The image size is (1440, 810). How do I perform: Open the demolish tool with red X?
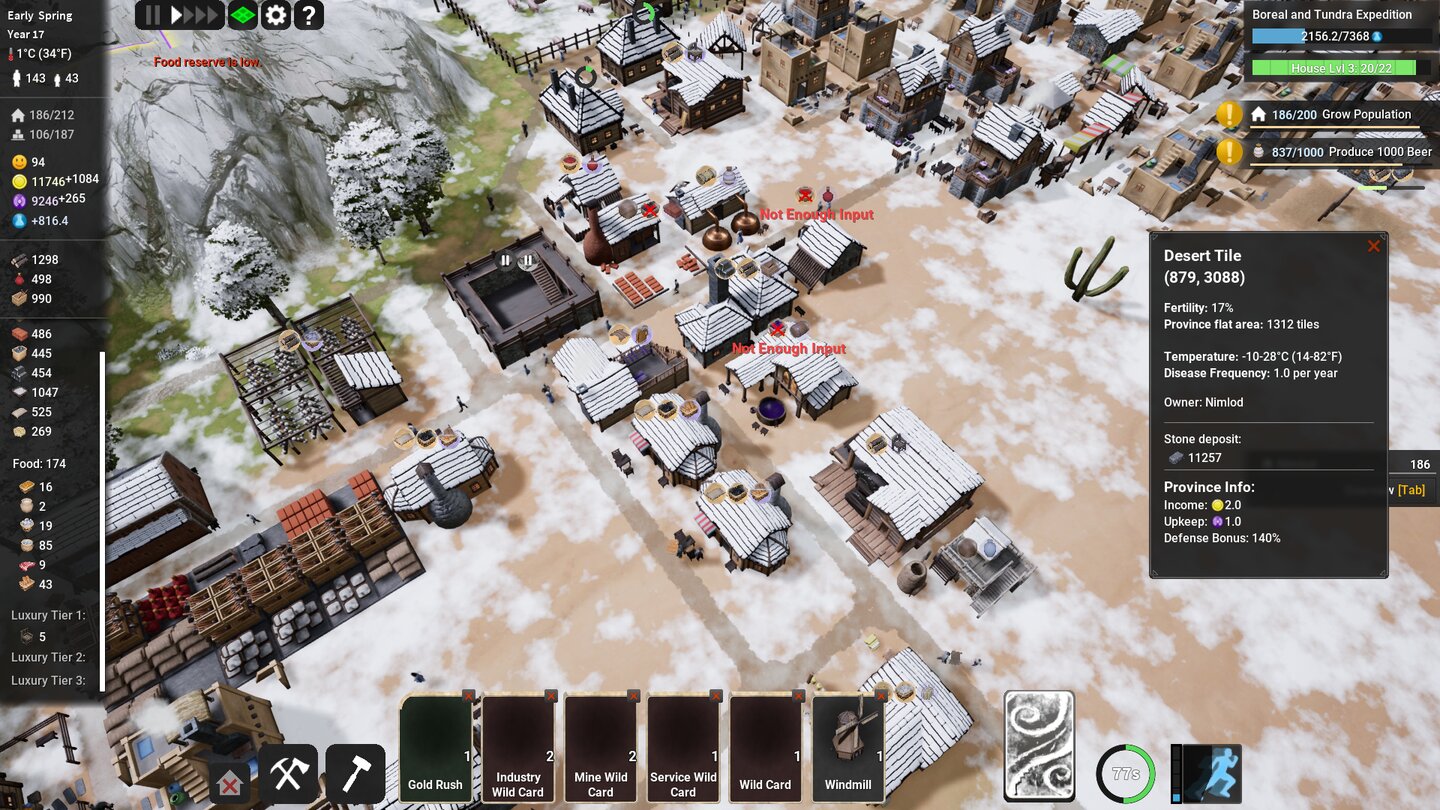tap(228, 784)
